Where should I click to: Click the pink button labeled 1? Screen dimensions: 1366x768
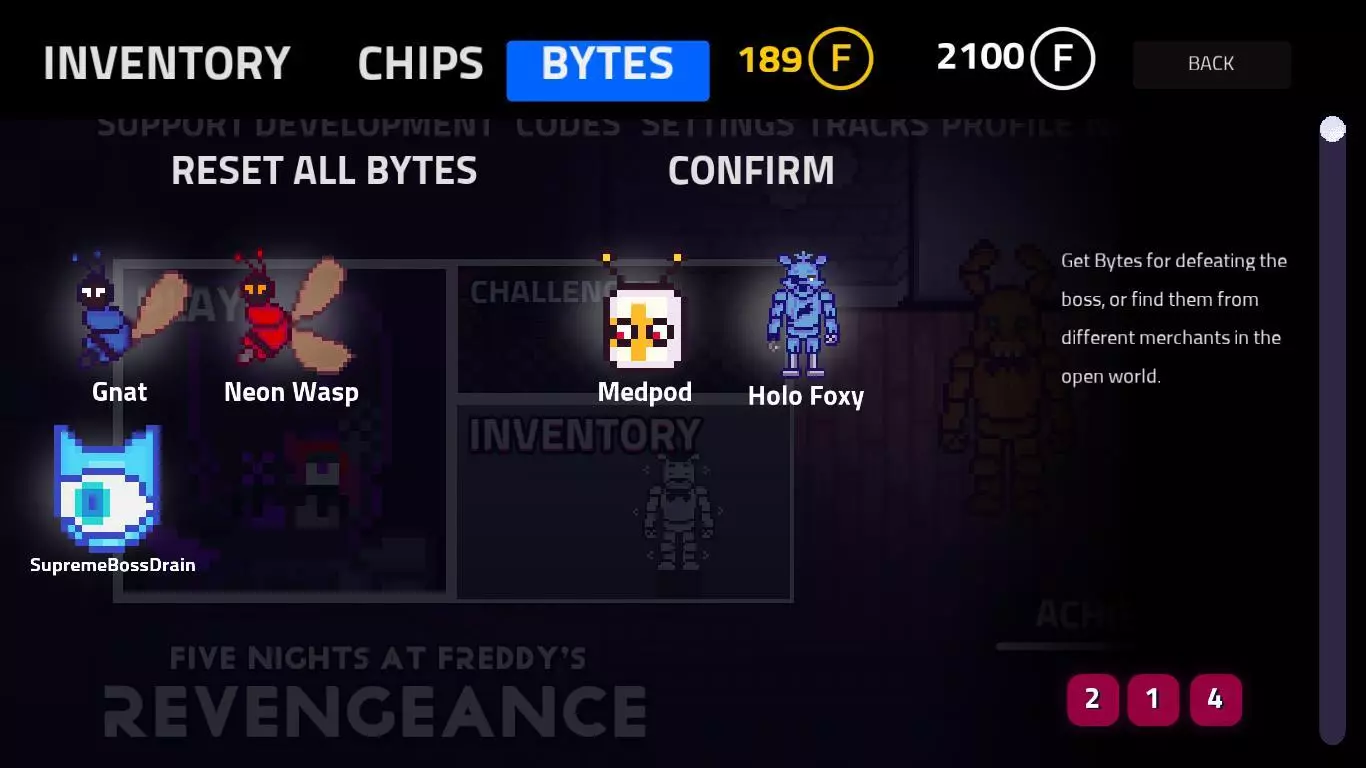[1153, 700]
